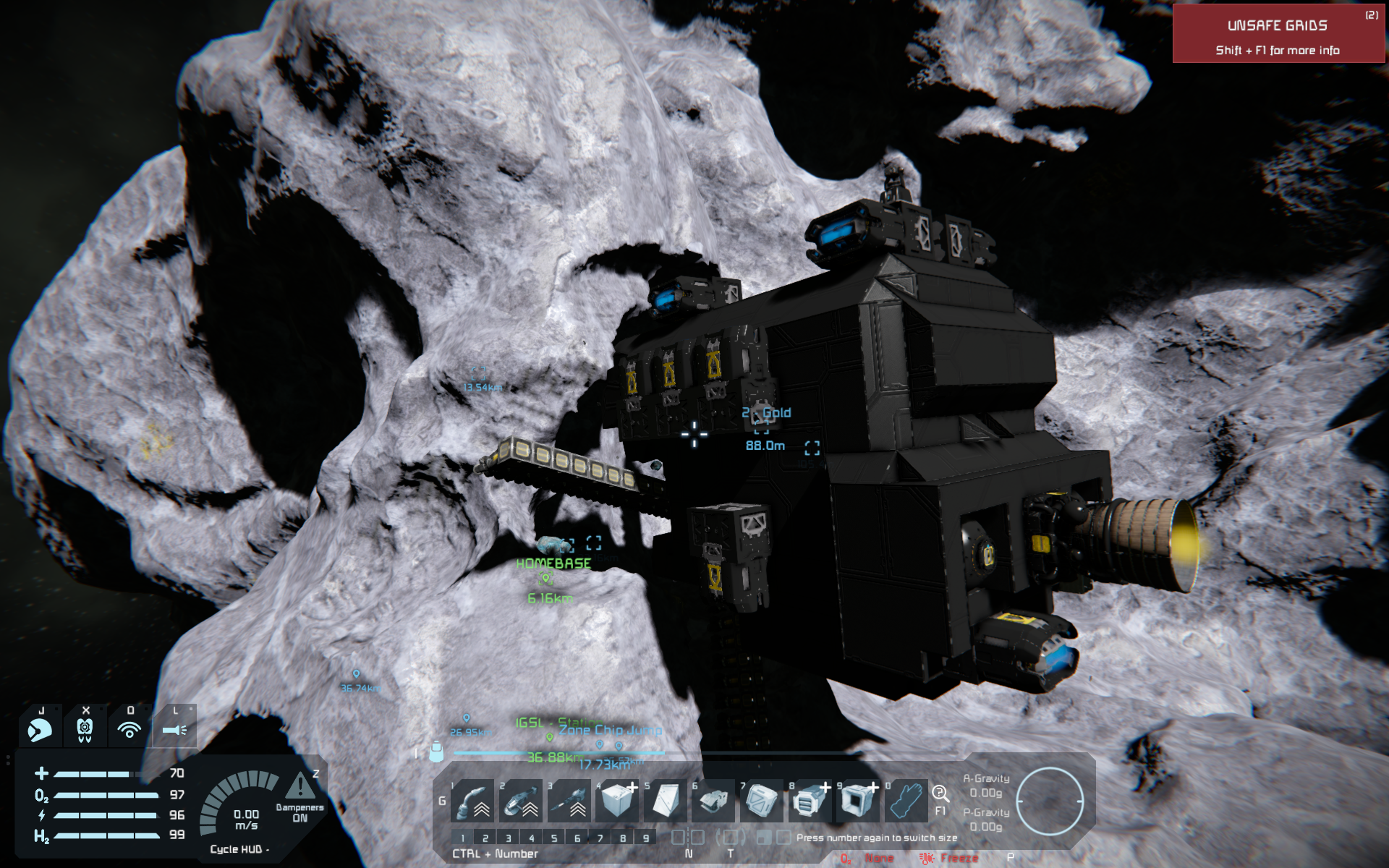This screenshot has height=868, width=1389.
Task: Pick the armor slope block slot
Action: (x=665, y=801)
